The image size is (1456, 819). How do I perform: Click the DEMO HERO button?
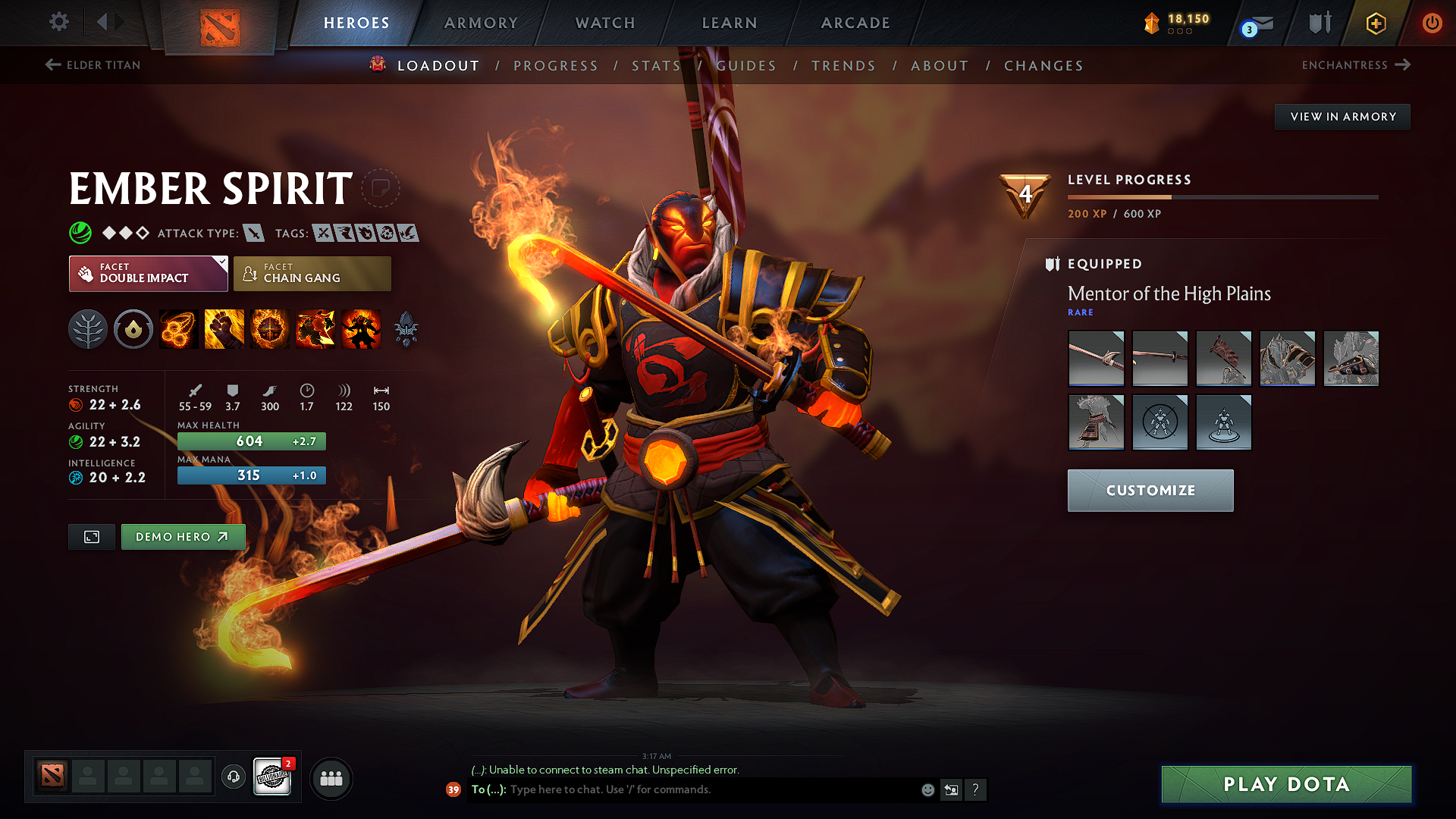click(183, 536)
